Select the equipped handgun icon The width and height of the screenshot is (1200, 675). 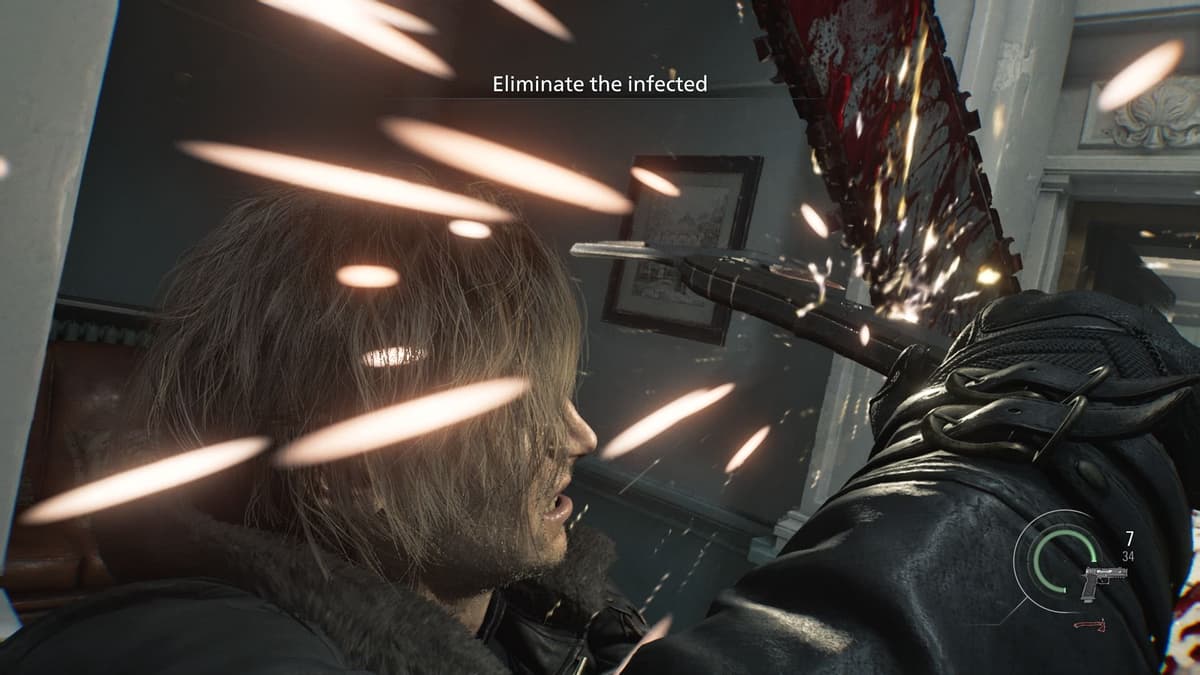coord(1102,580)
